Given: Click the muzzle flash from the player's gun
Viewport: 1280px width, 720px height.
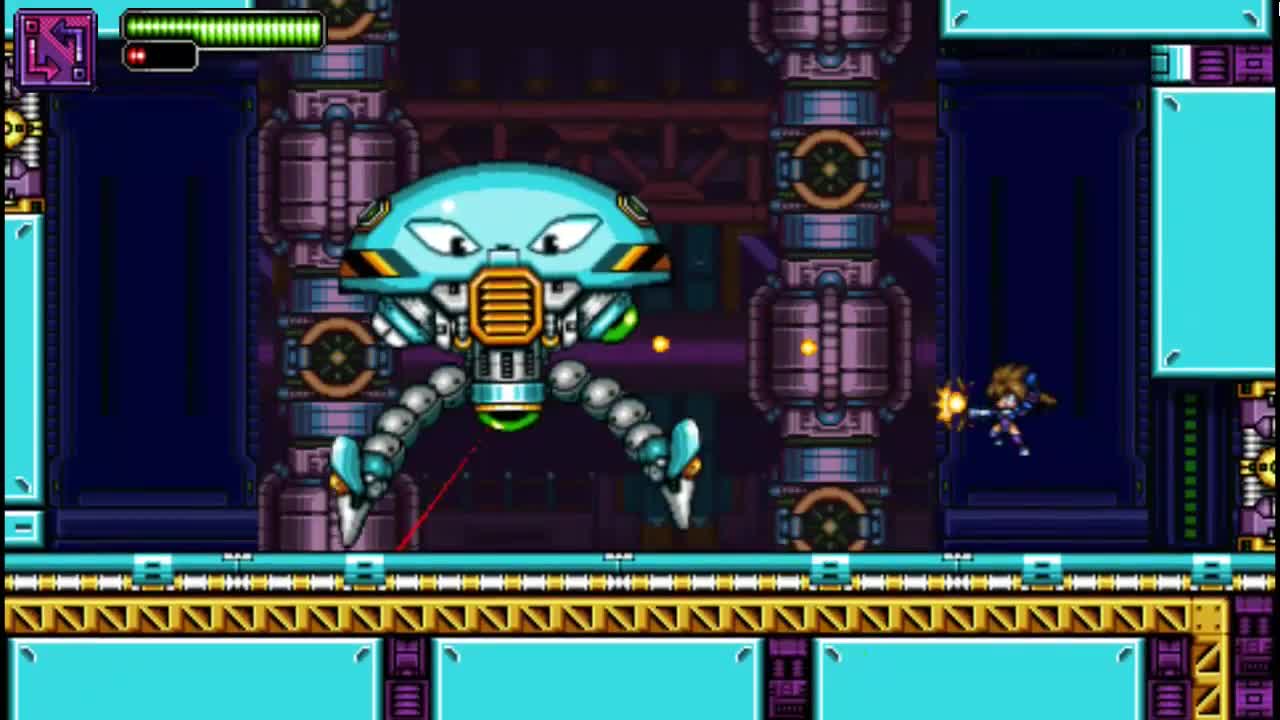Looking at the screenshot, I should 952,402.
